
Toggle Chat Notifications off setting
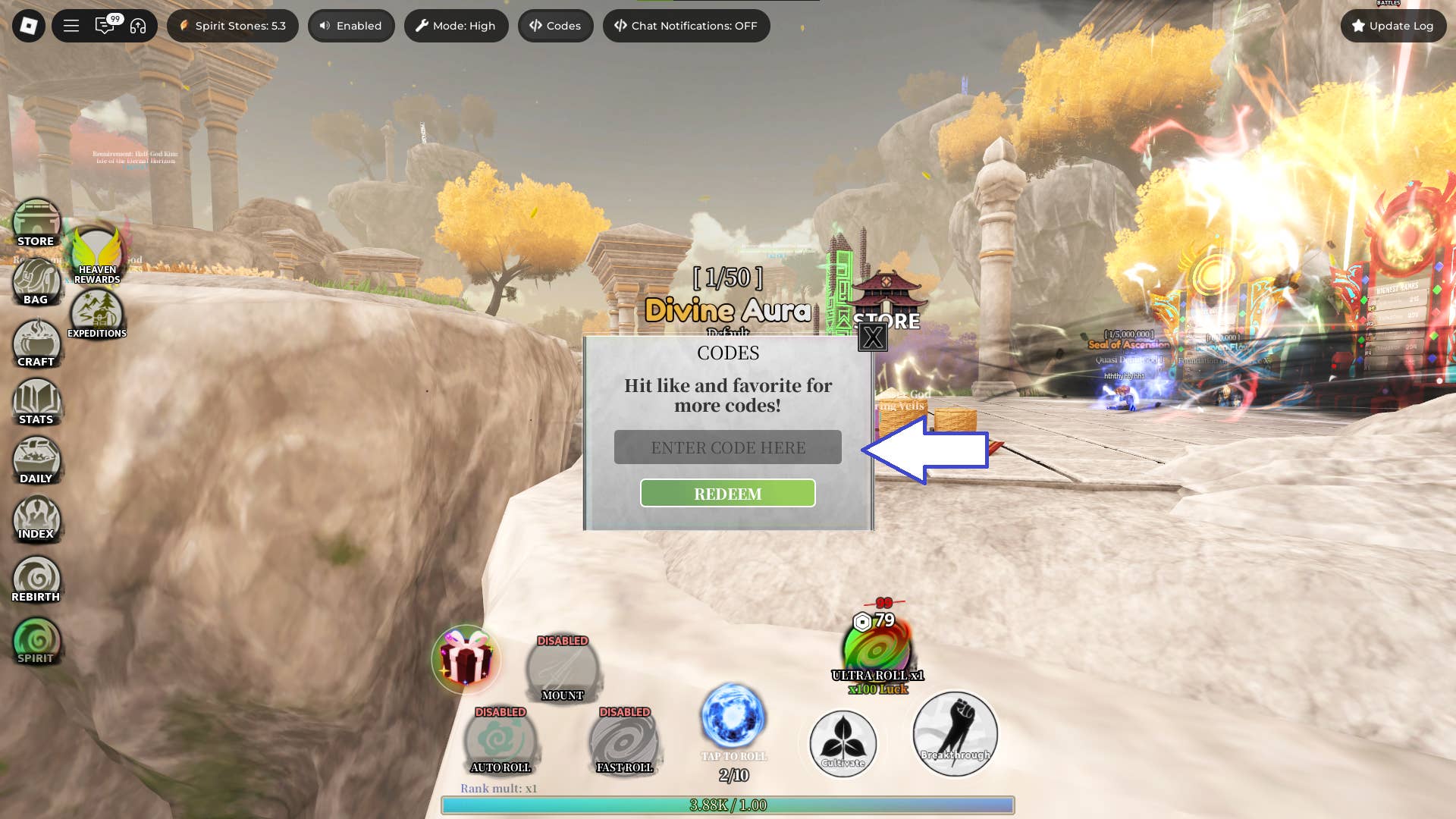(x=686, y=25)
